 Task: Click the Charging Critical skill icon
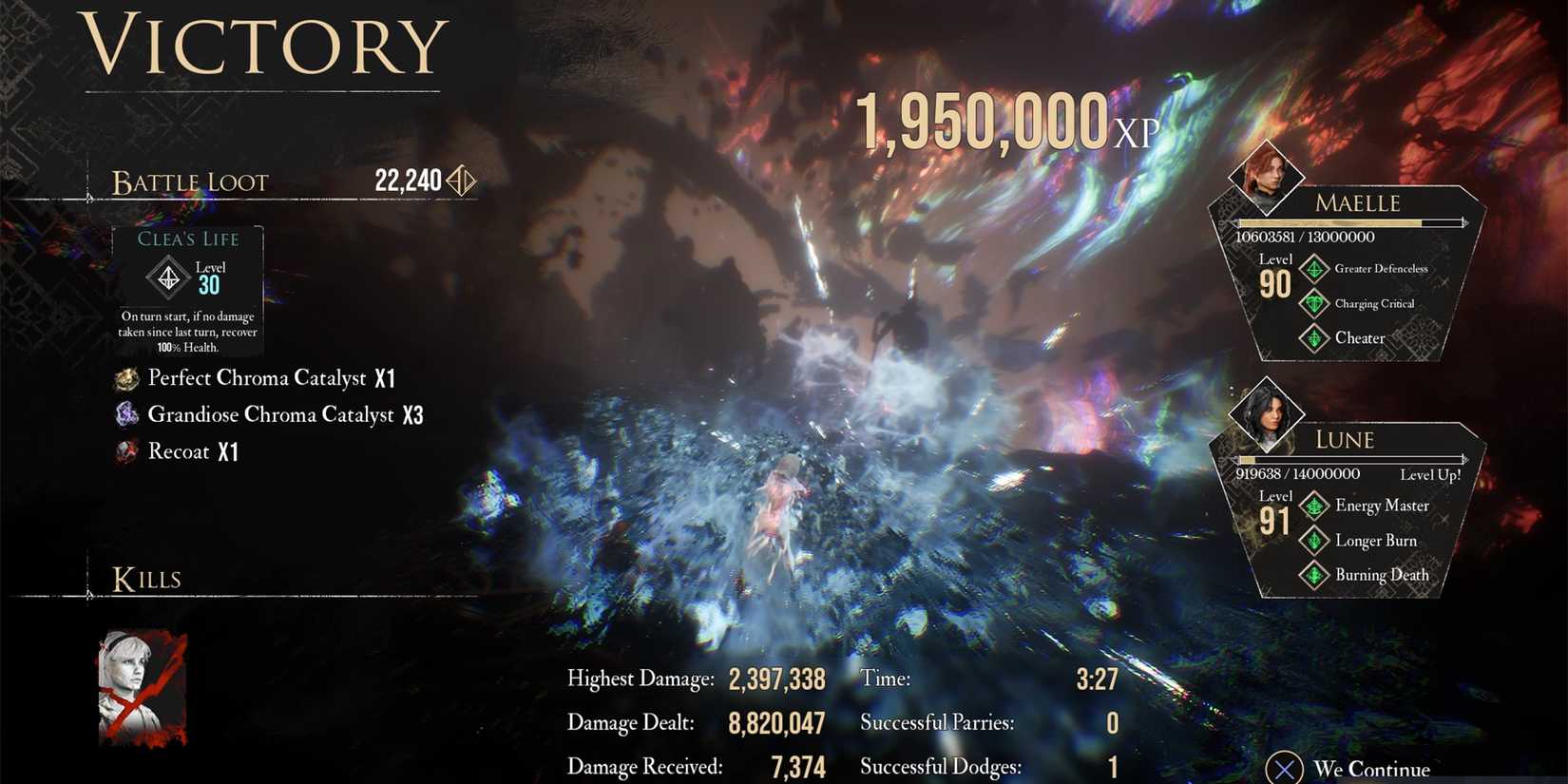(x=1315, y=304)
